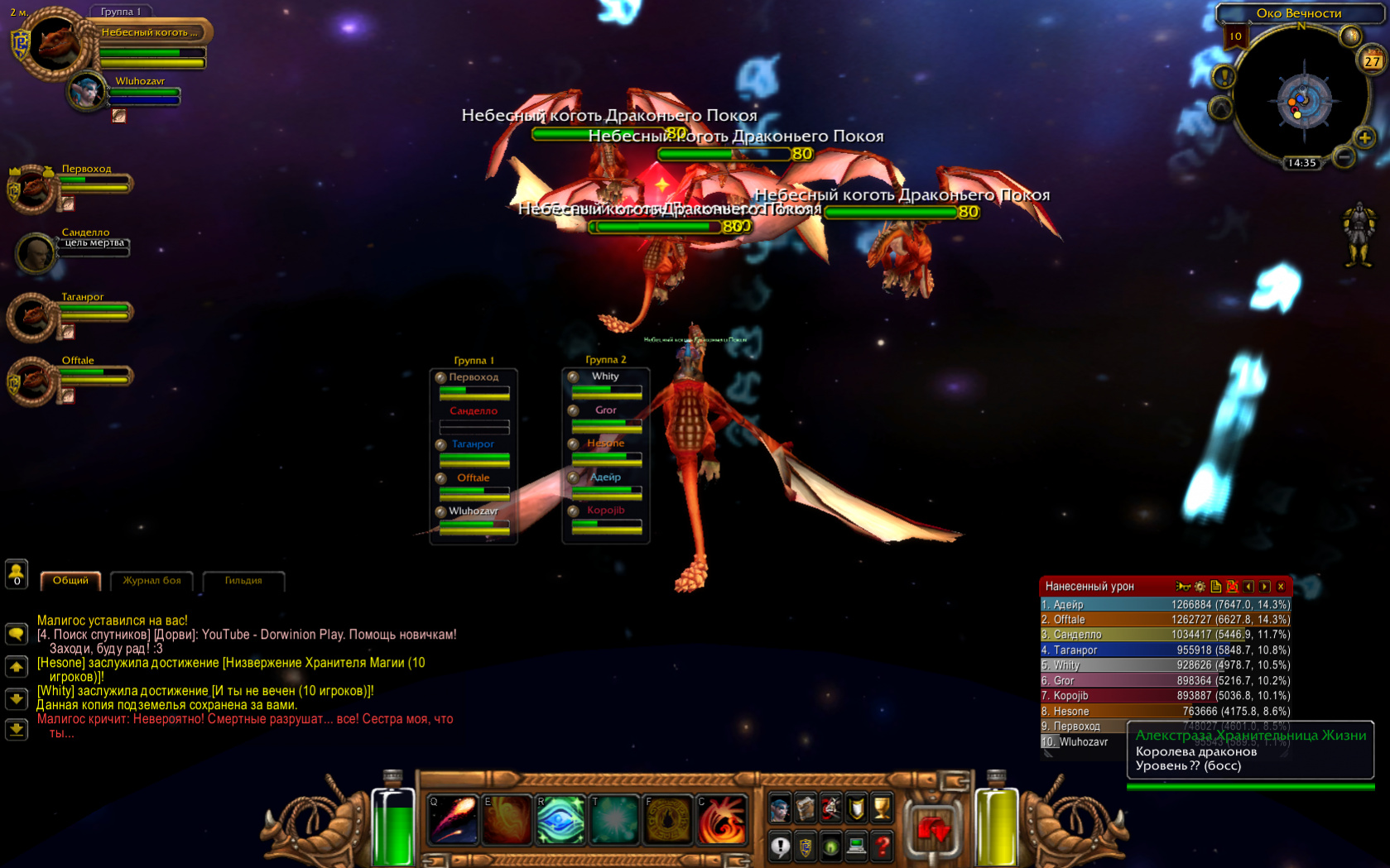Cast the fireball ability bound to Q
Screen dimensions: 1390x868
point(453,819)
